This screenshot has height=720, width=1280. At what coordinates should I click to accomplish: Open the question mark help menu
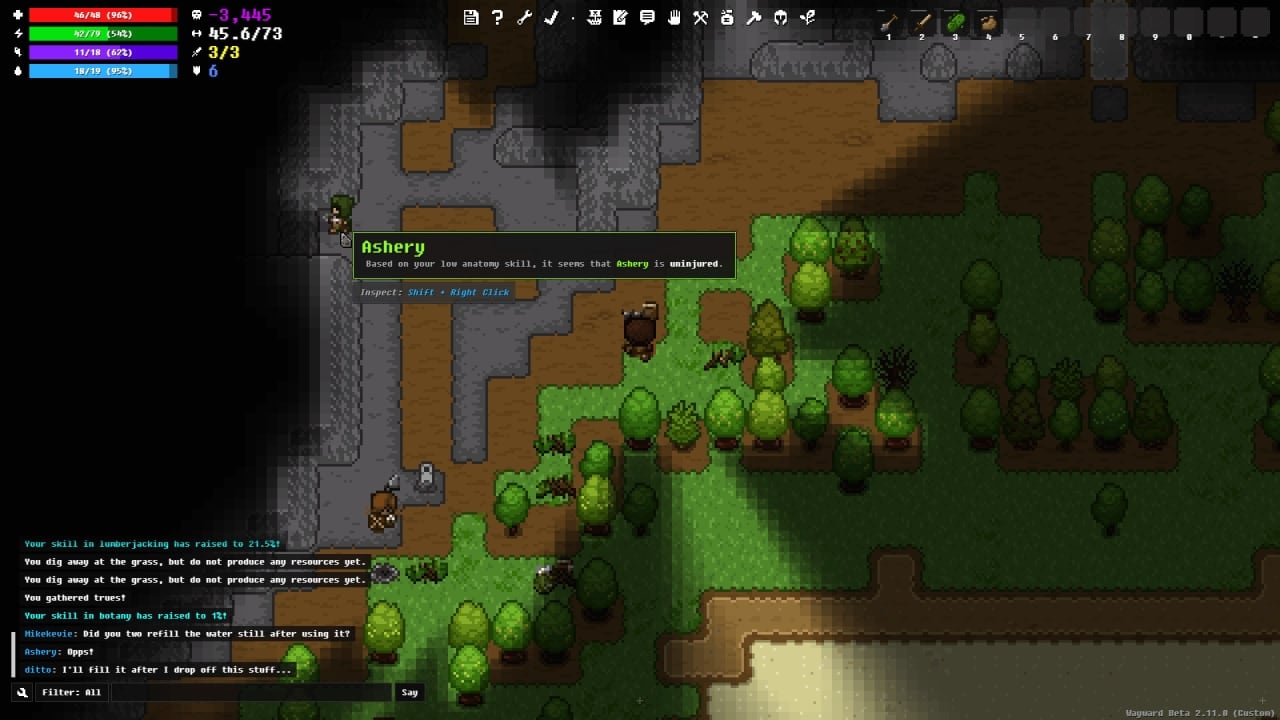coord(497,17)
